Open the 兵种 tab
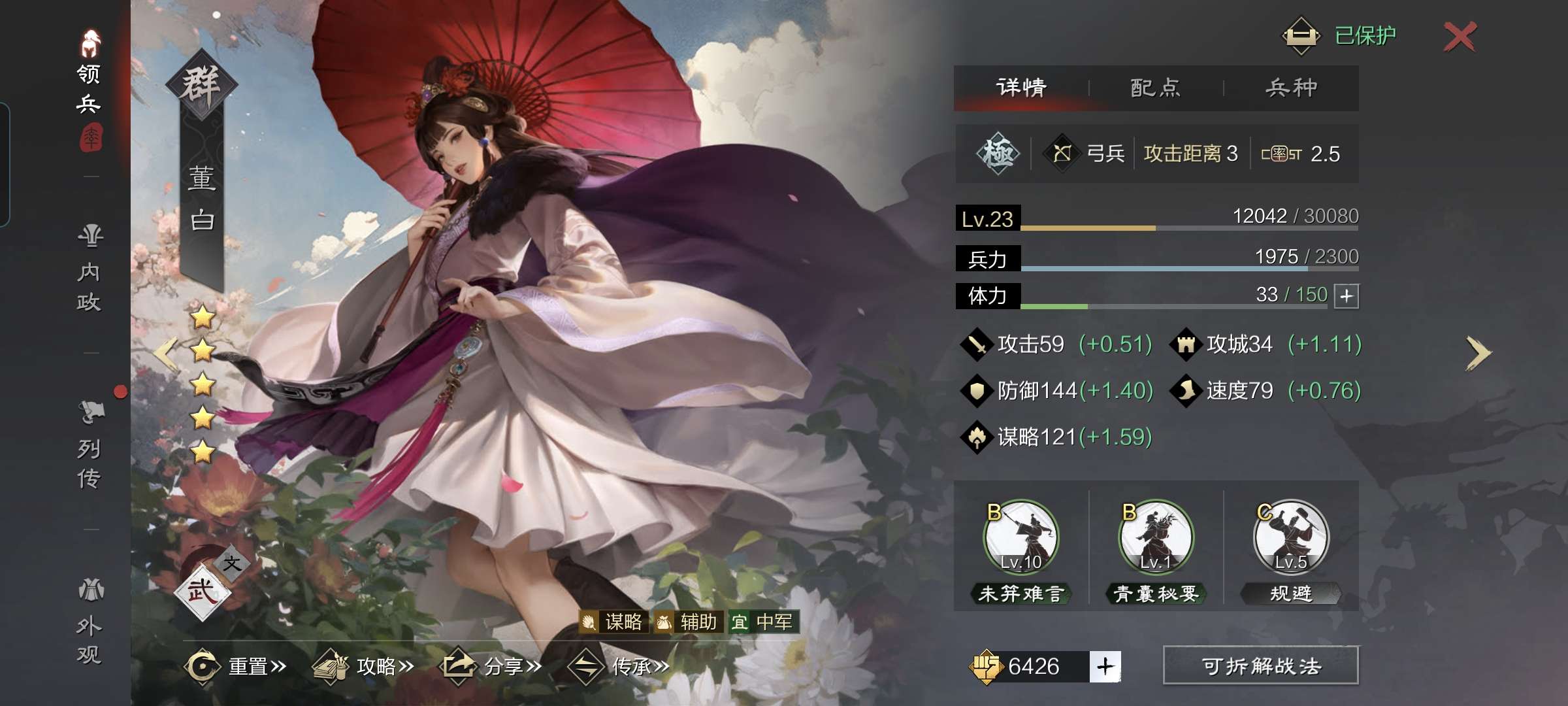This screenshot has width=1568, height=706. 1291,88
